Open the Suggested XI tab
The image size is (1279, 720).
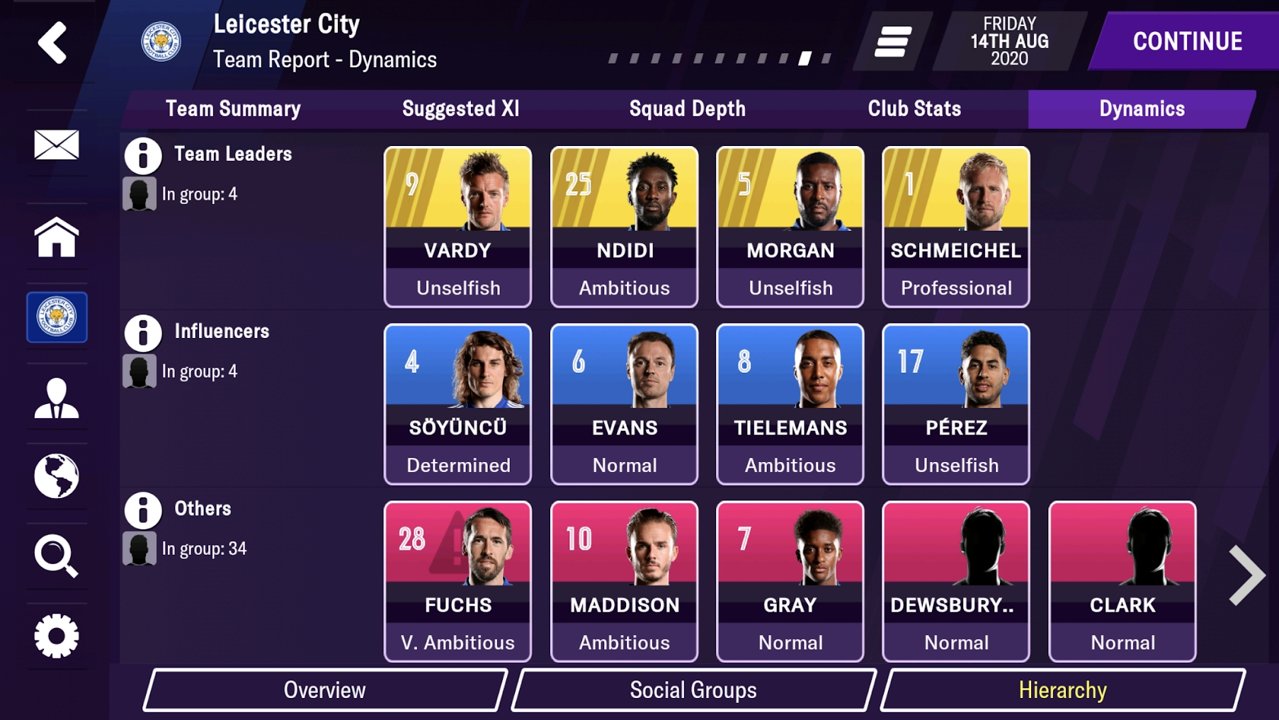(461, 109)
